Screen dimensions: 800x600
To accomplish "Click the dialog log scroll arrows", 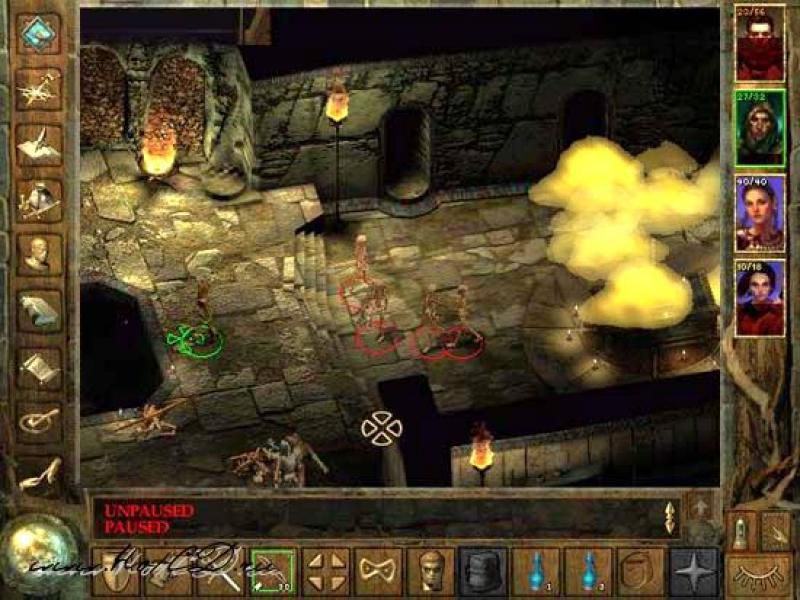I will (x=670, y=517).
